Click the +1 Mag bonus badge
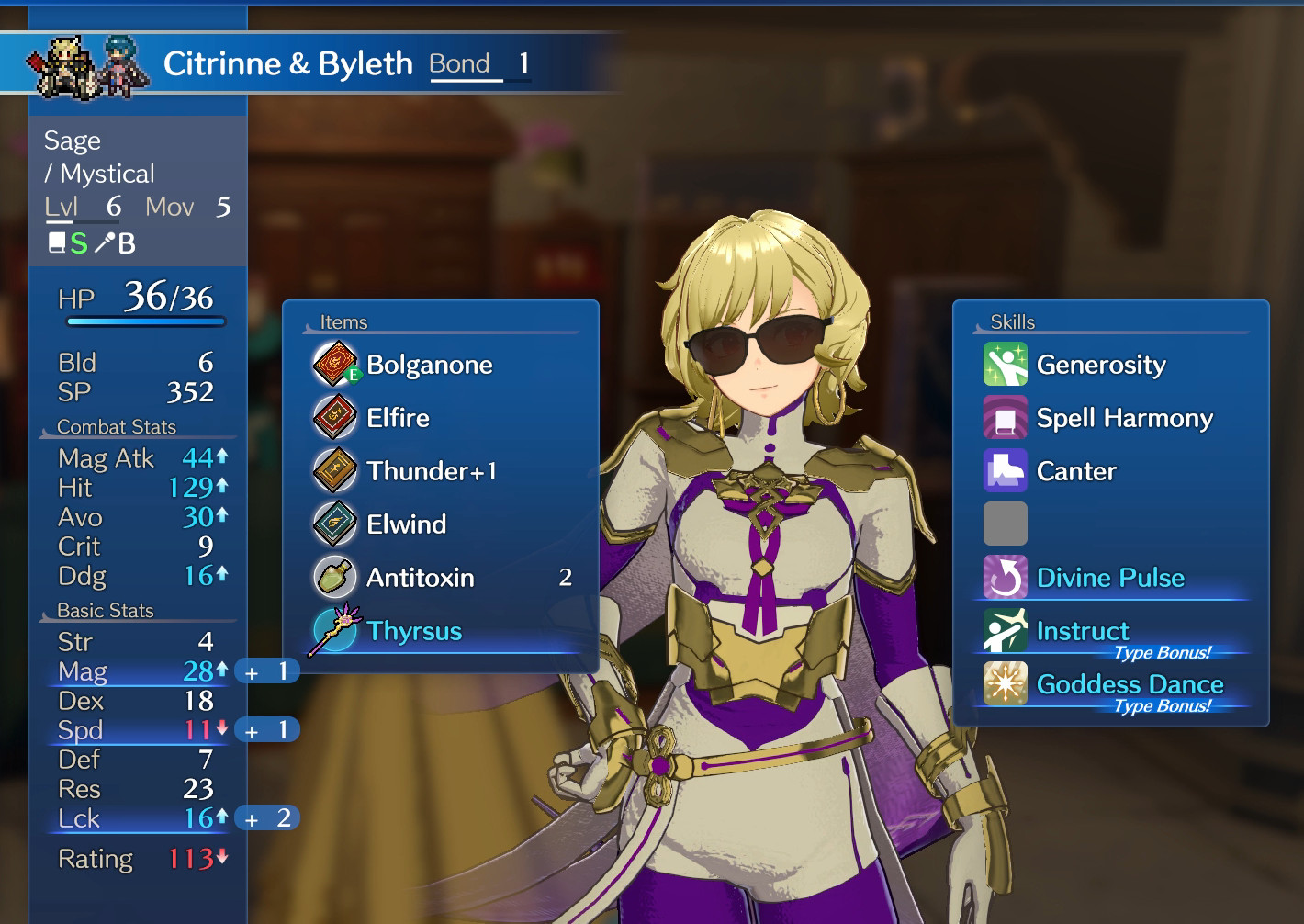This screenshot has height=924, width=1304. (x=267, y=671)
